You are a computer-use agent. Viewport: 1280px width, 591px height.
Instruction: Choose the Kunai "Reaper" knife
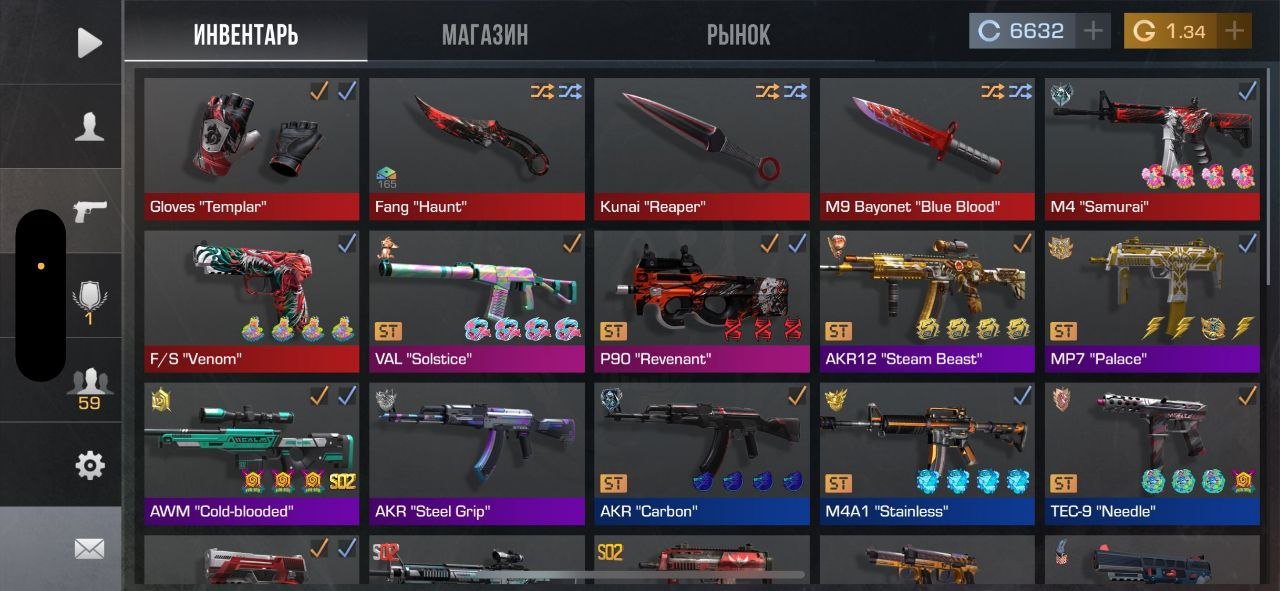coord(702,148)
